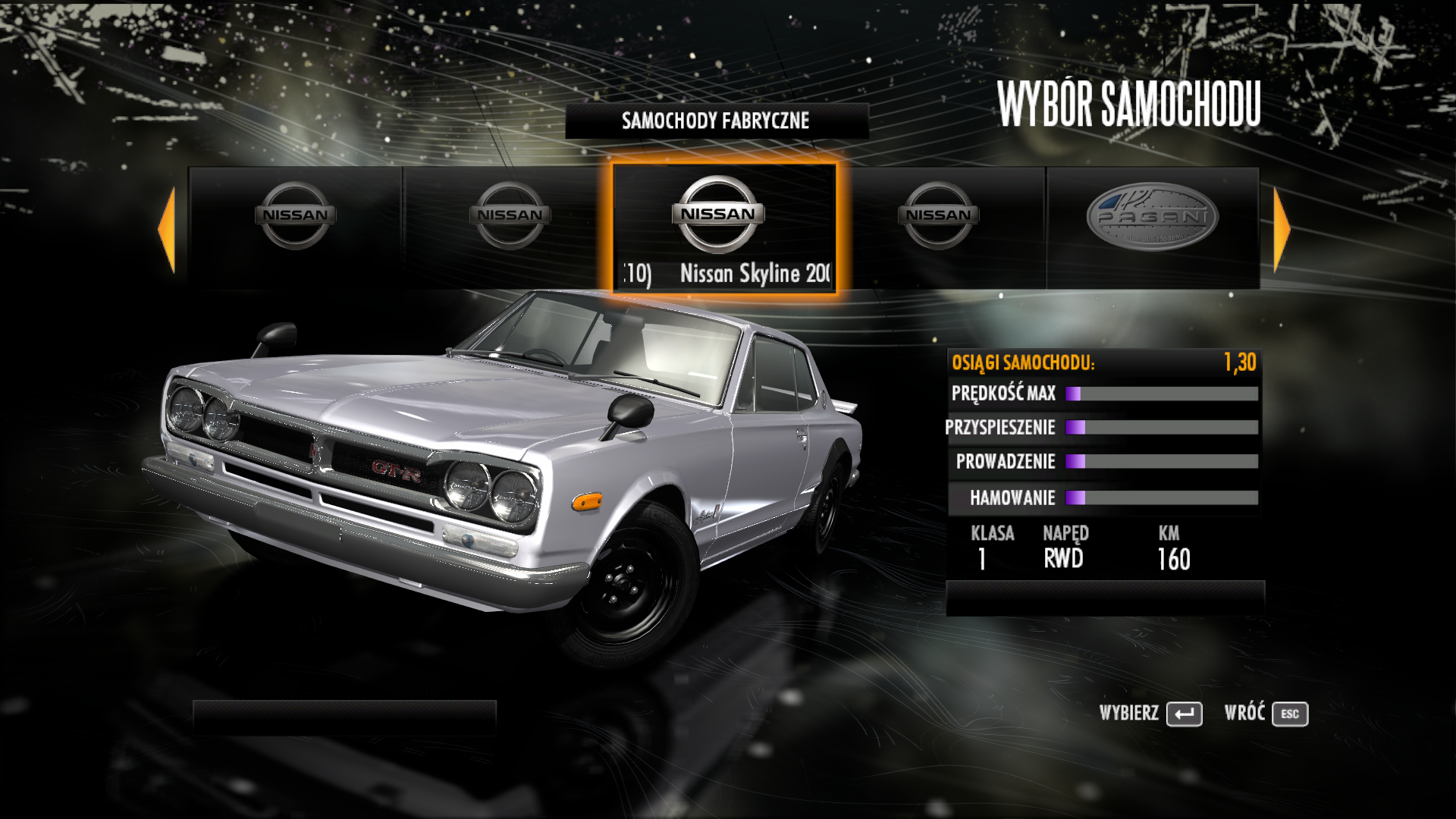The width and height of the screenshot is (1456, 819).
Task: Confirm the car with the Wybierz button
Action: (1184, 714)
